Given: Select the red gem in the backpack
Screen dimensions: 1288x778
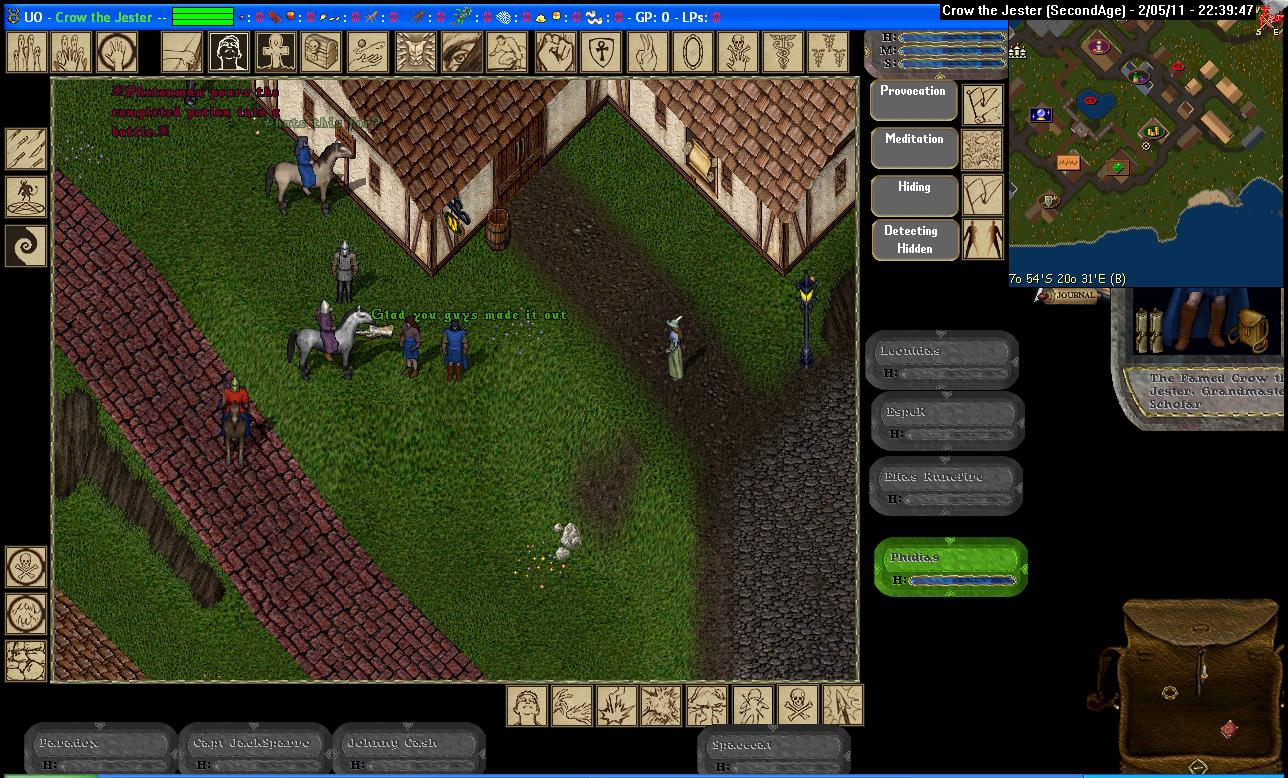Looking at the screenshot, I should click(x=1229, y=729).
